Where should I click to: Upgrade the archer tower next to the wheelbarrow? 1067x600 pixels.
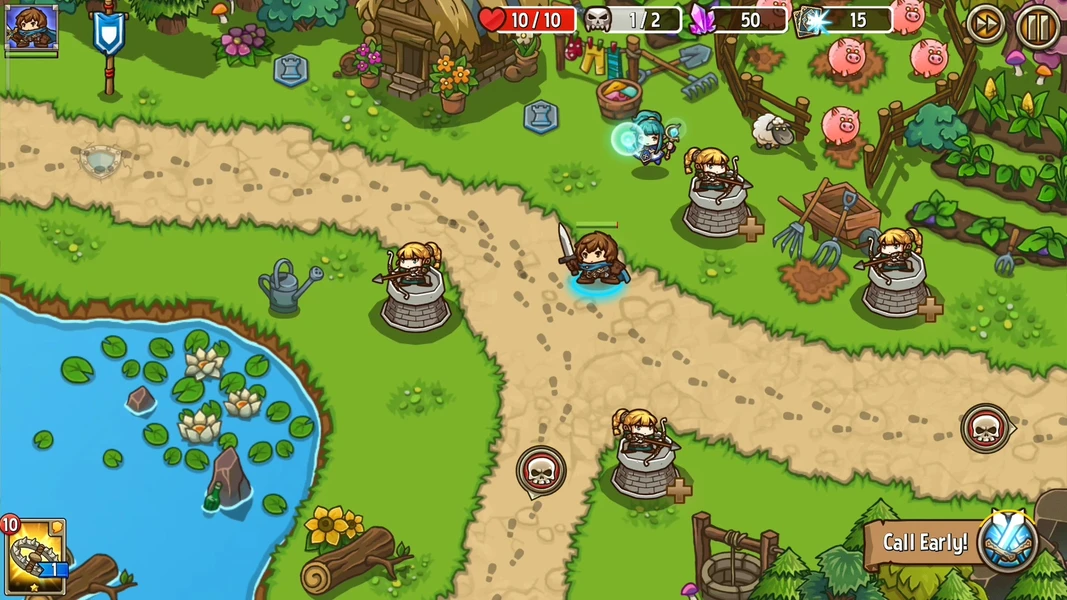pyautogui.click(x=930, y=309)
